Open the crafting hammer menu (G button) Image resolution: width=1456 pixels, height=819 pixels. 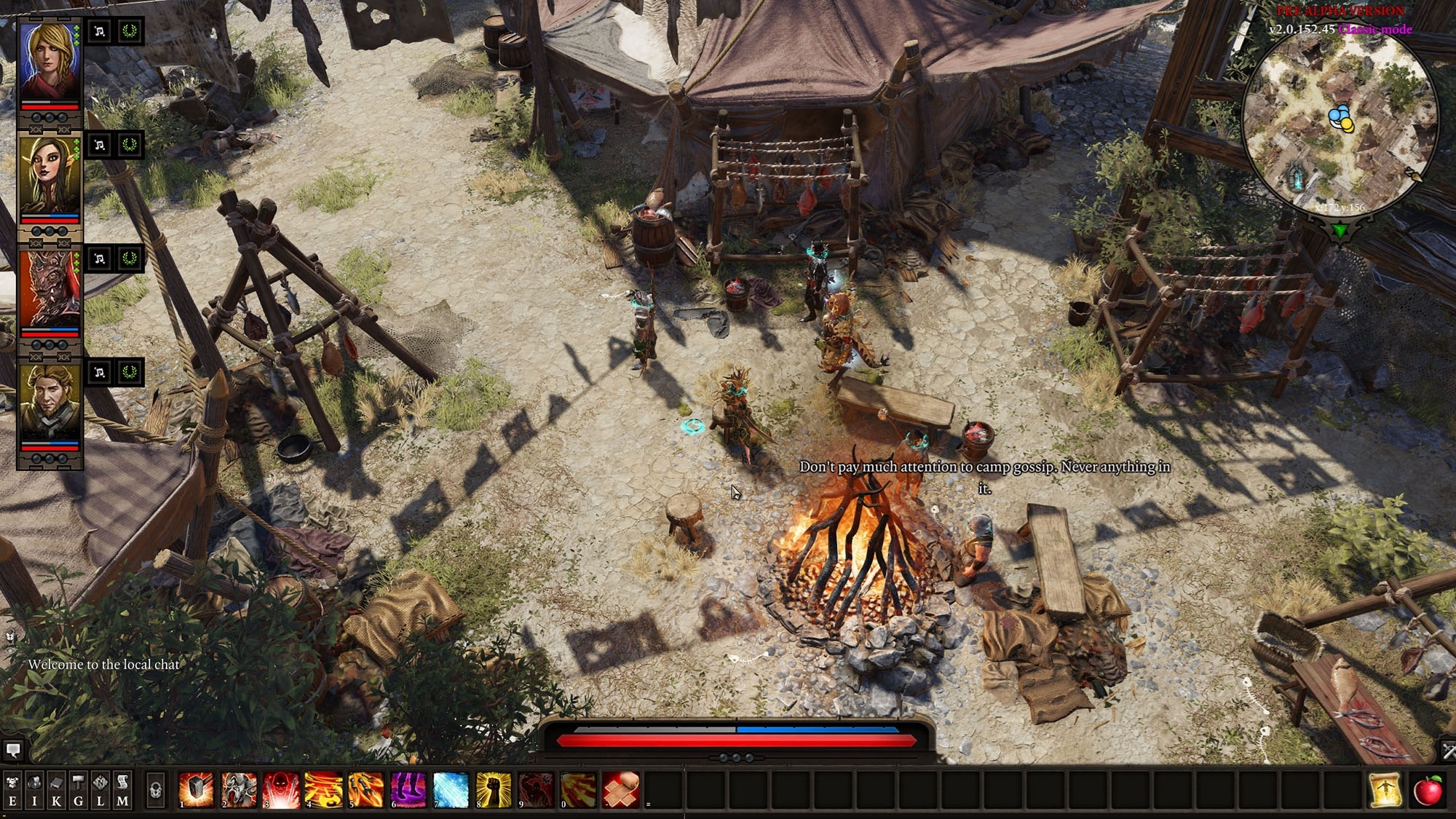78,790
